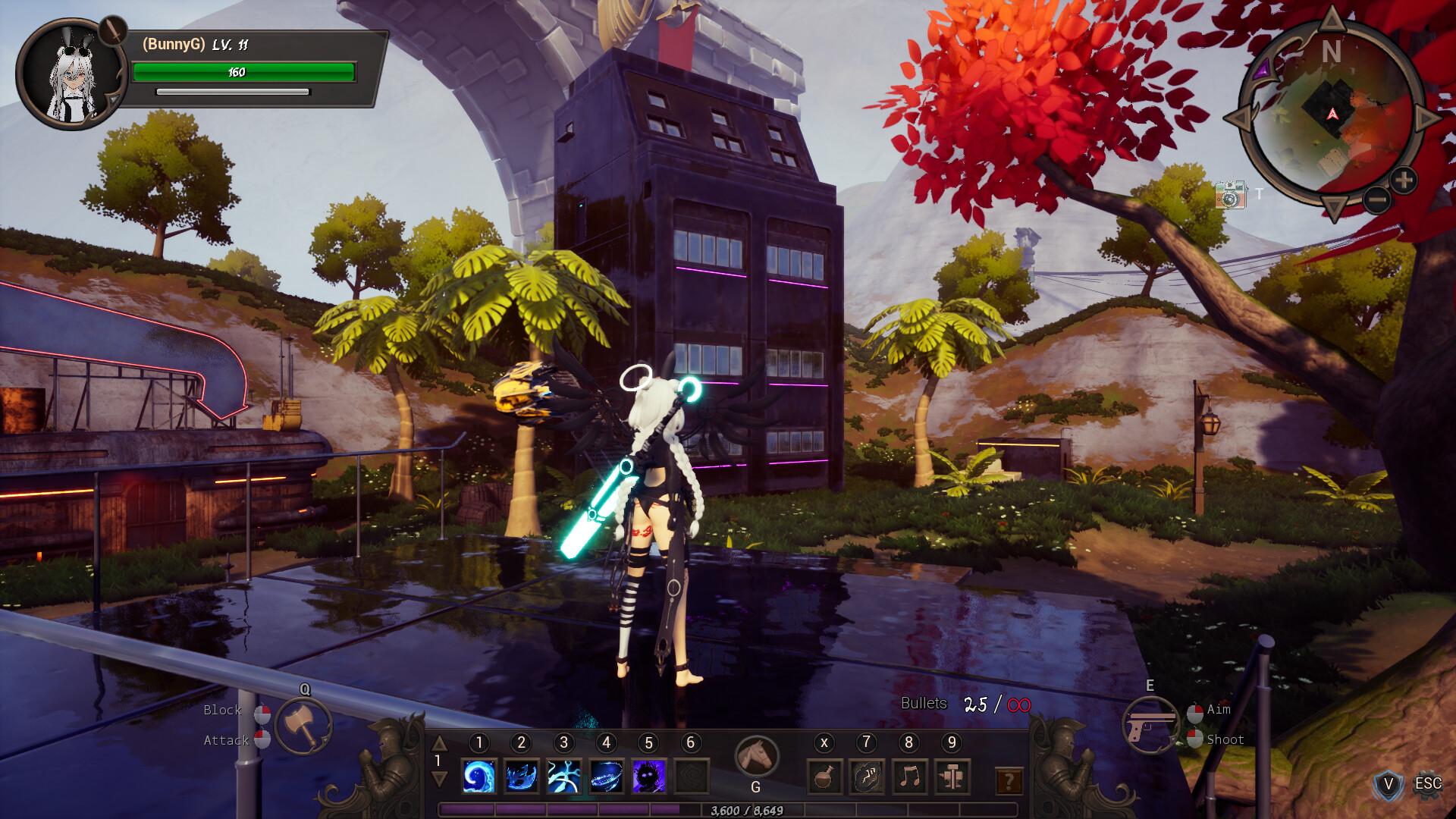This screenshot has width=1456, height=819.
Task: Select the lightning scissors skill in slot 3
Action: click(563, 775)
